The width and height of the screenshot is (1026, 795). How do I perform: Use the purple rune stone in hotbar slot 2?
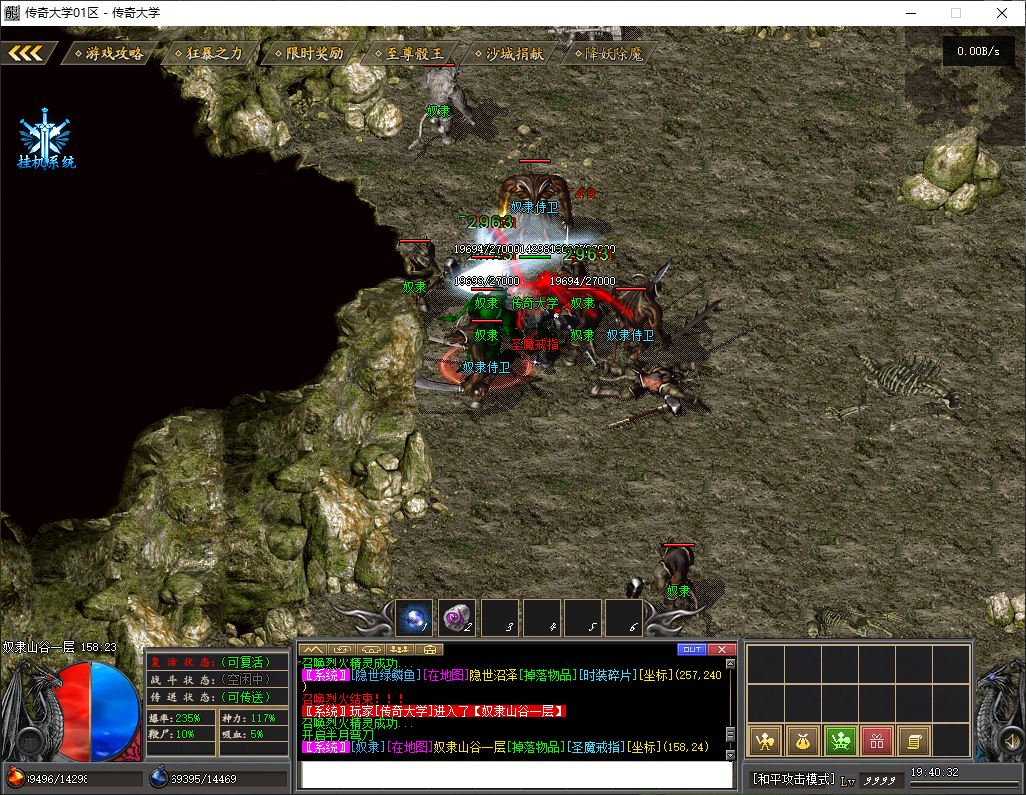[x=457, y=617]
